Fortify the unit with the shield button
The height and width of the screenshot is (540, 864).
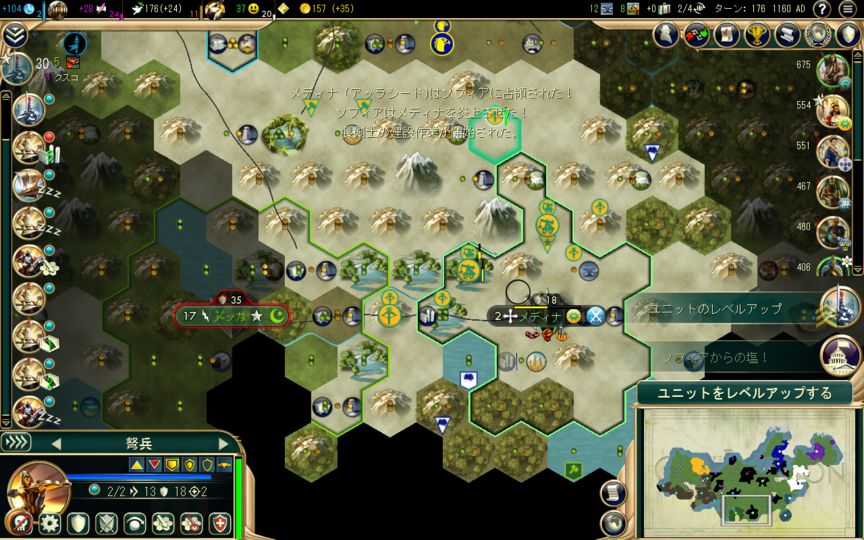coord(77,523)
